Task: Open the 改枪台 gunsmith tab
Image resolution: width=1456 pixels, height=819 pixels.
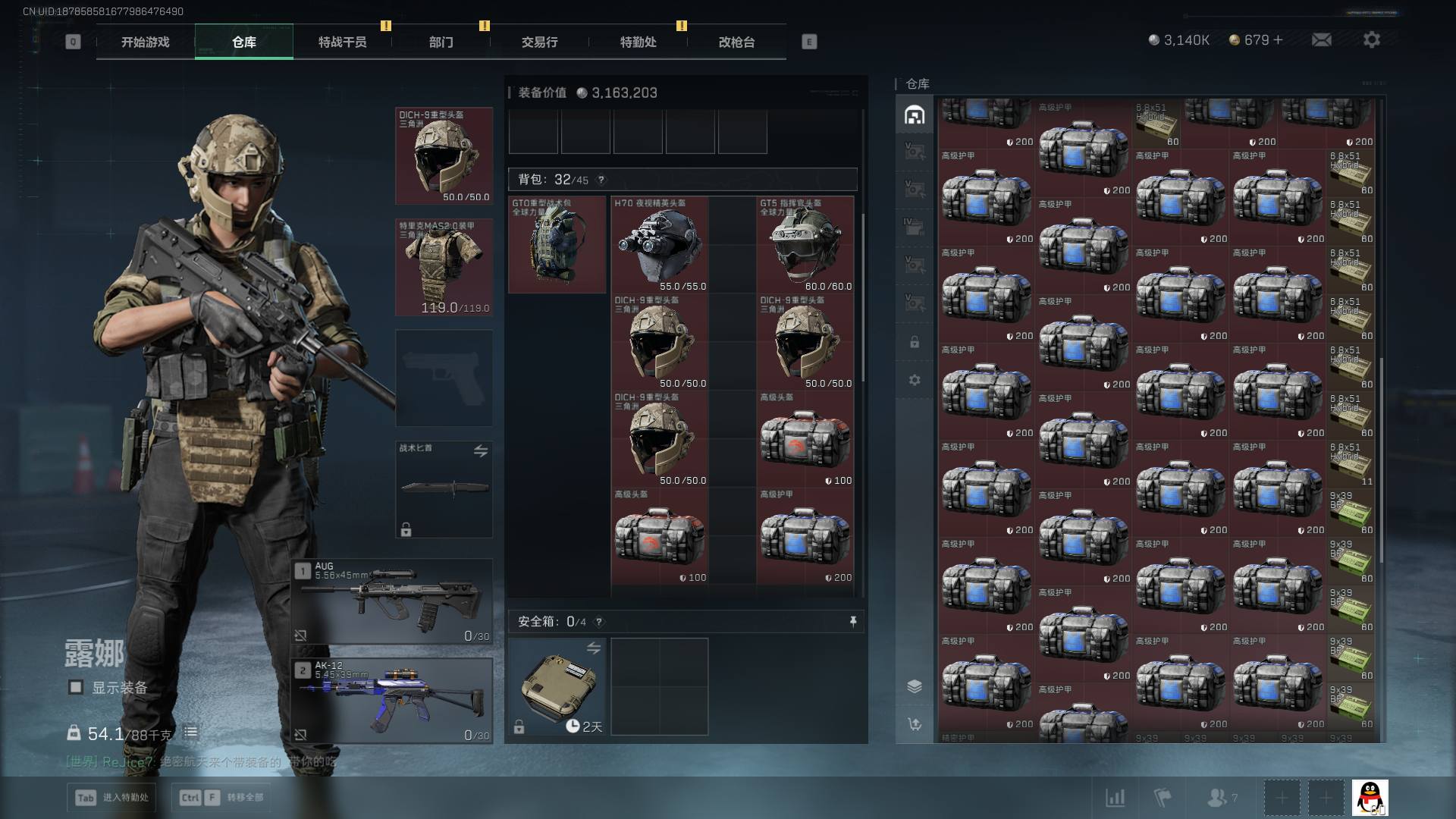Action: (x=736, y=42)
